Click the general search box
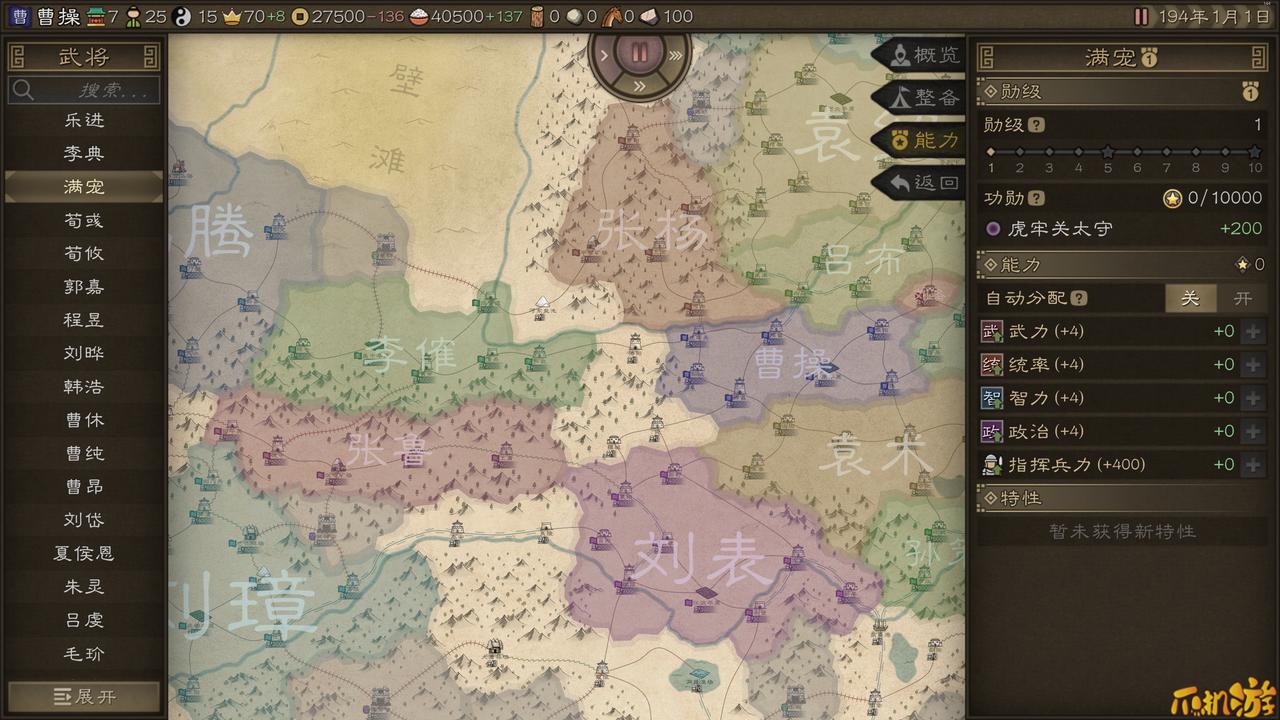 click(x=84, y=90)
